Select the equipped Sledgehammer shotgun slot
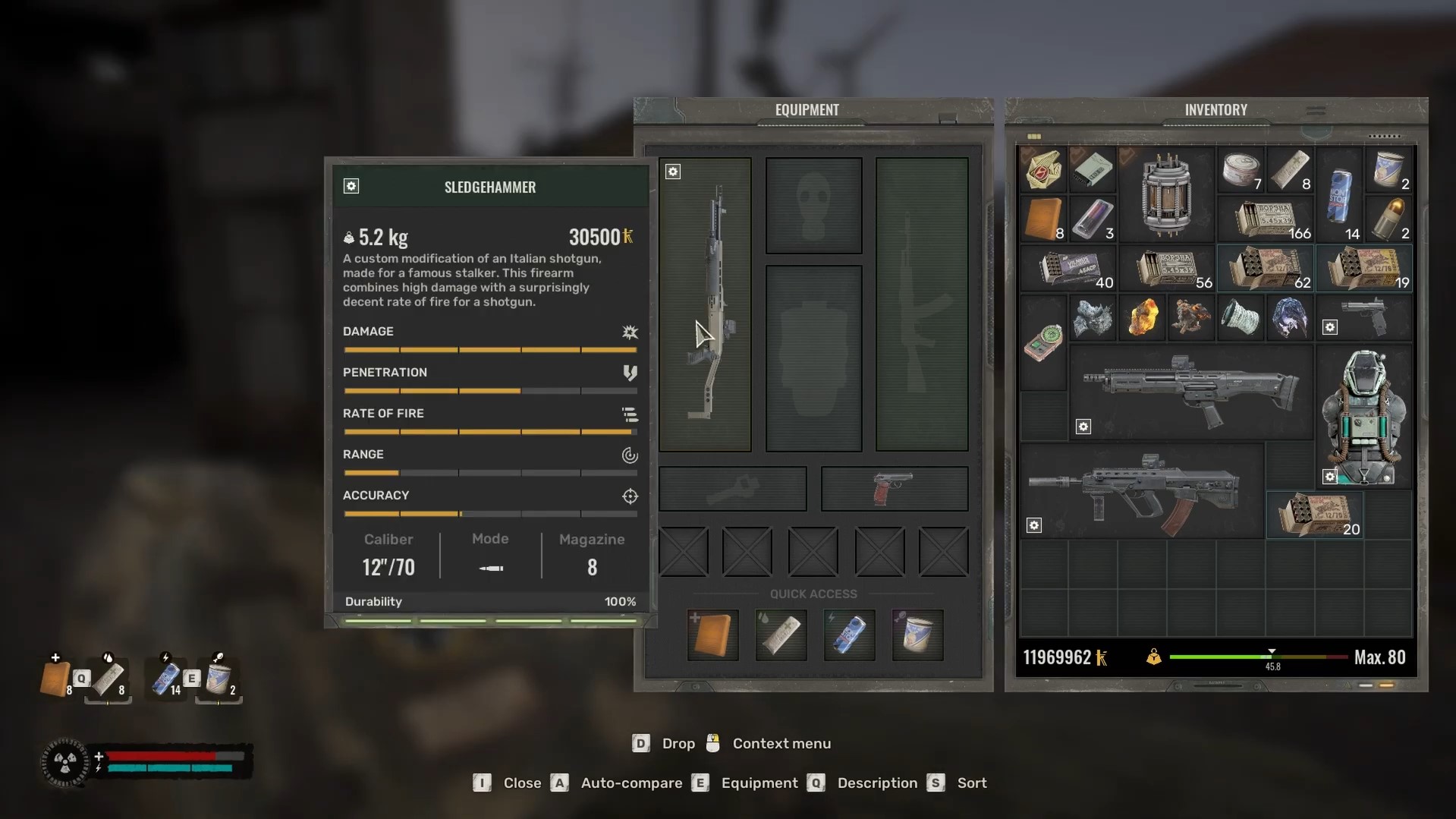Screen dimensions: 1456x819 click(706, 304)
